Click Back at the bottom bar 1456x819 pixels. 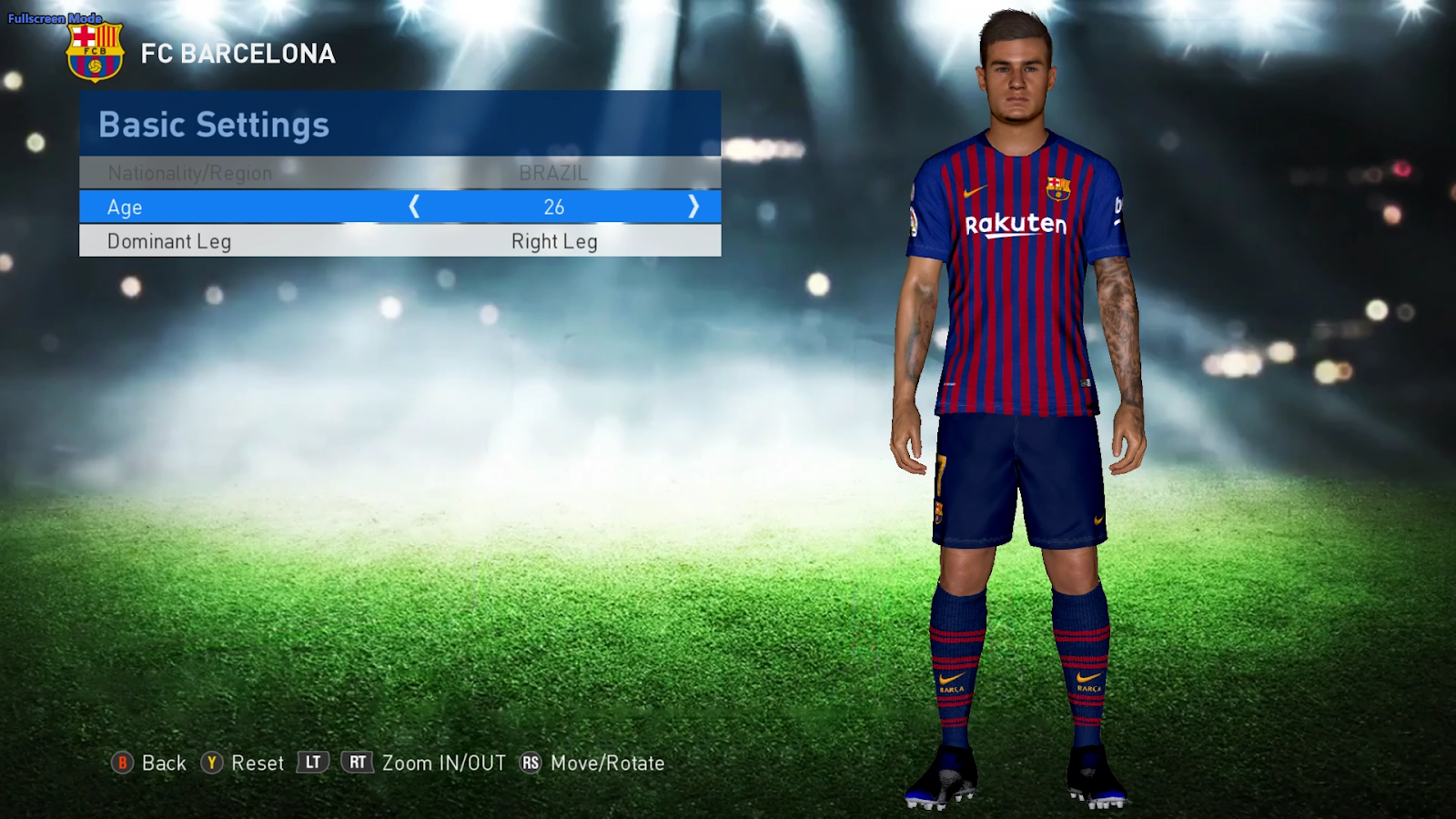(x=165, y=763)
